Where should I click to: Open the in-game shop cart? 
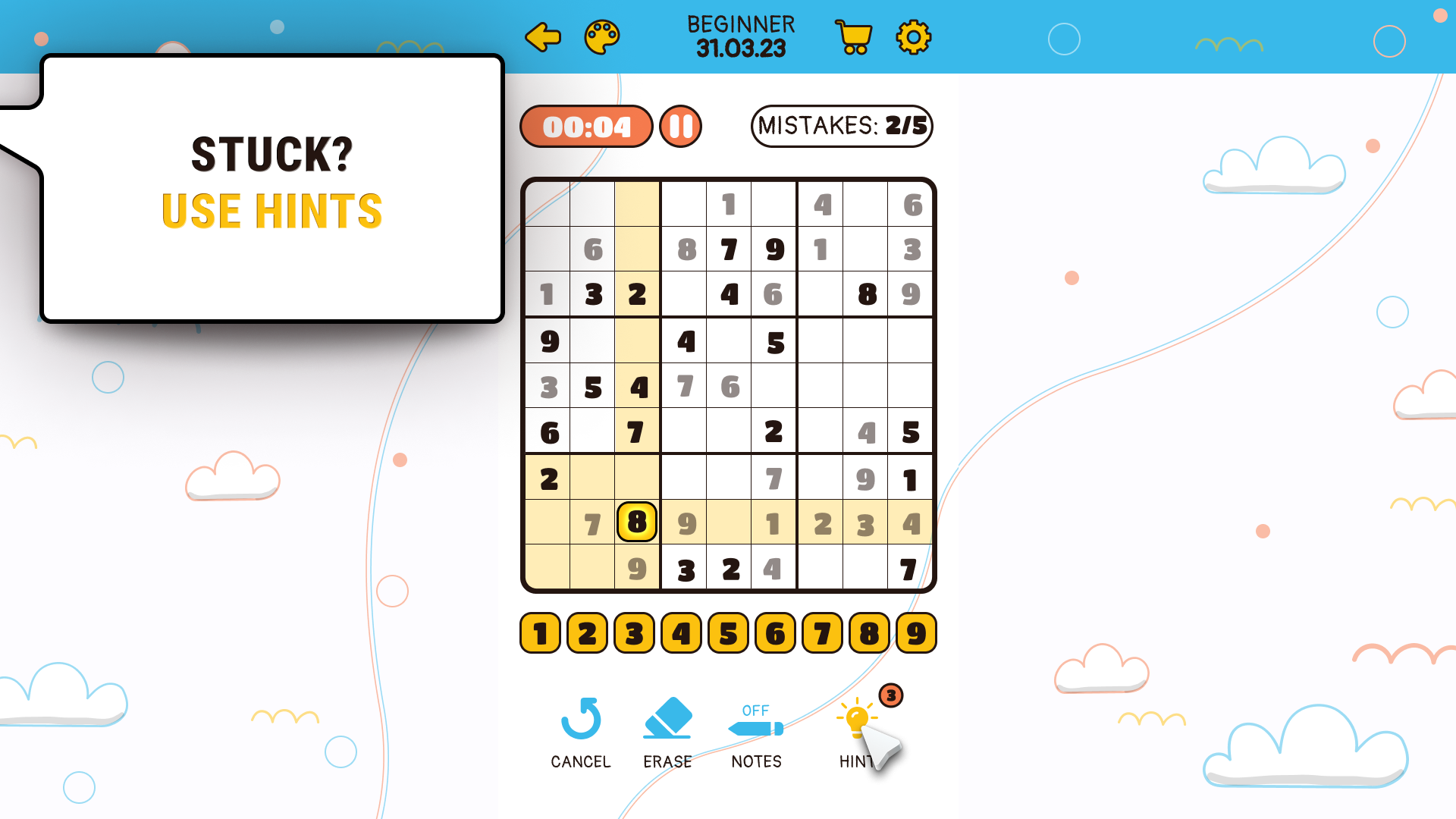(x=852, y=36)
